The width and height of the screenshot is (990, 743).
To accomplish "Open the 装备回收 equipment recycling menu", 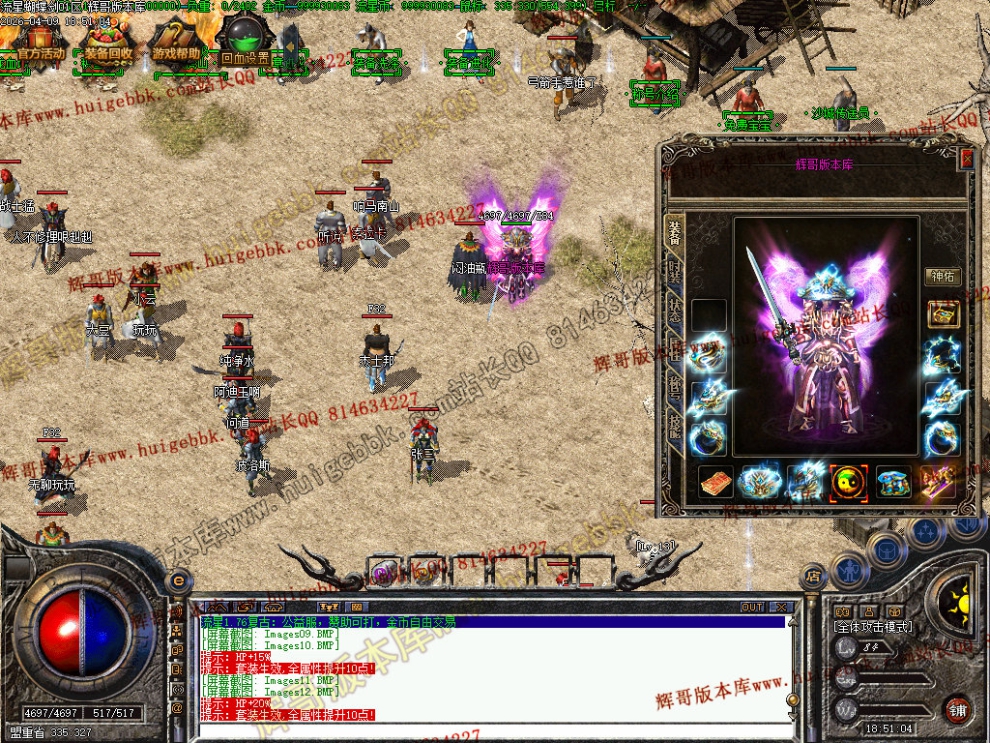I will [x=108, y=52].
